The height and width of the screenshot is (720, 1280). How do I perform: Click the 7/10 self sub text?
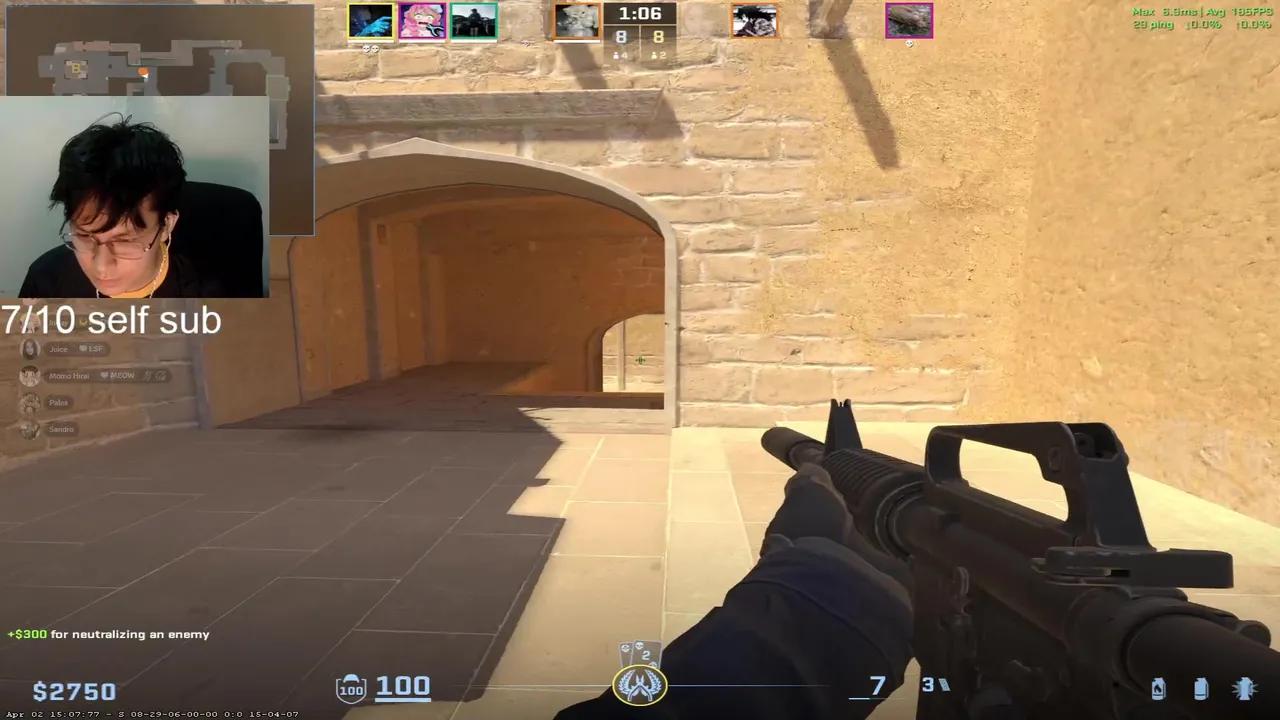(110, 320)
